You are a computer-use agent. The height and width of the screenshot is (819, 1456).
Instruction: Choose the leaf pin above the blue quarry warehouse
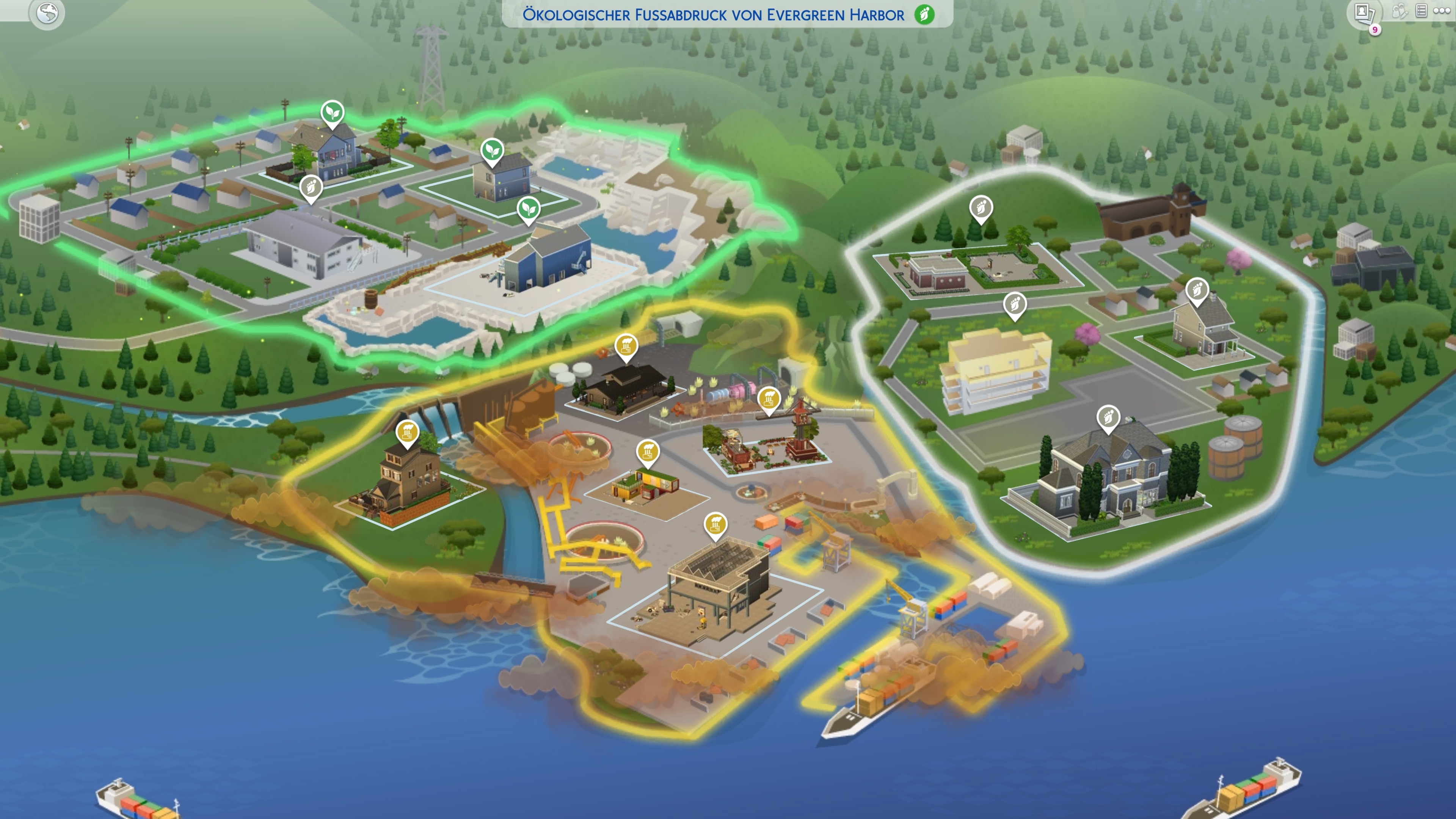[x=529, y=209]
